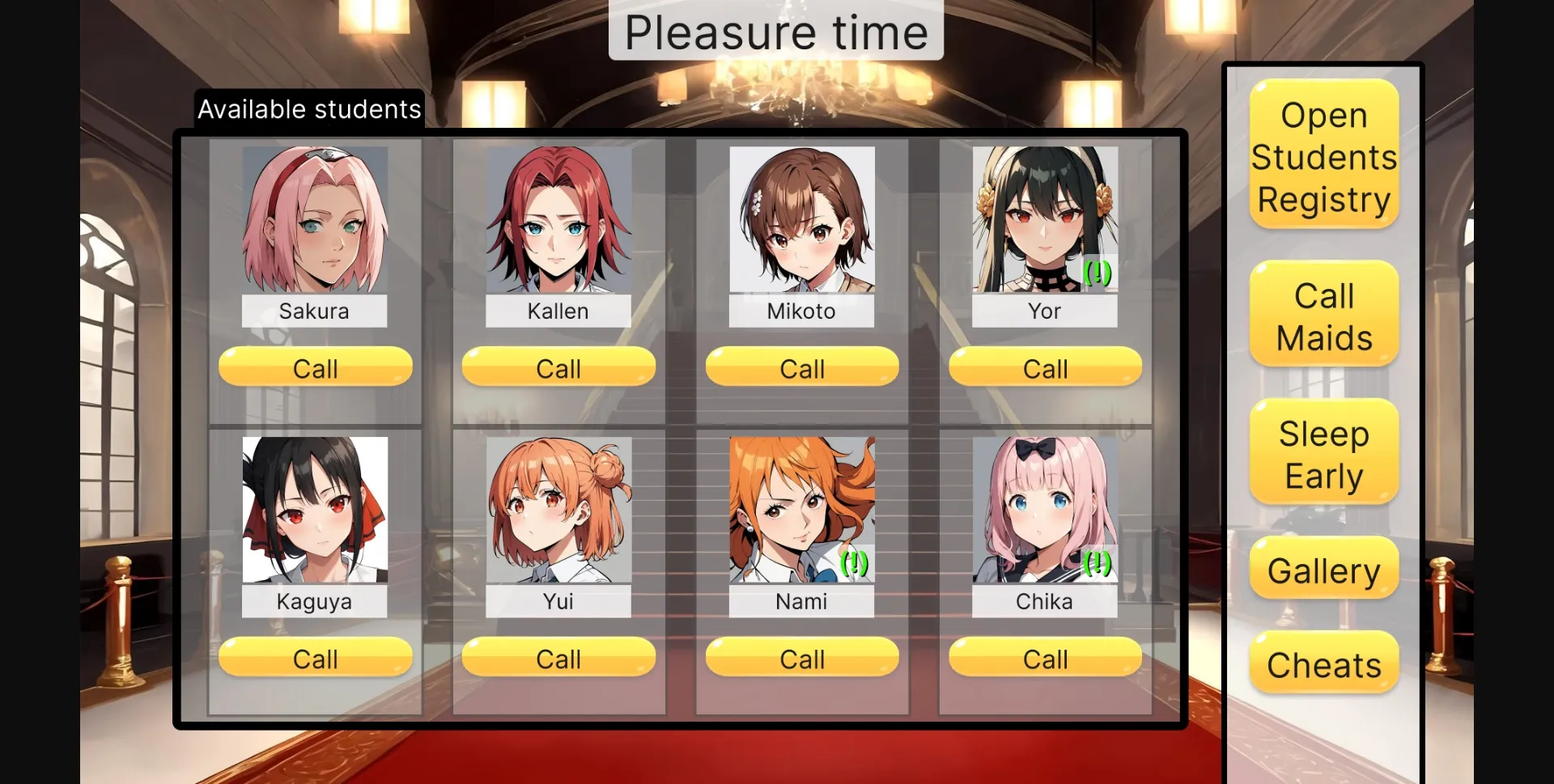
Task: Call Kallen
Action: 558,368
